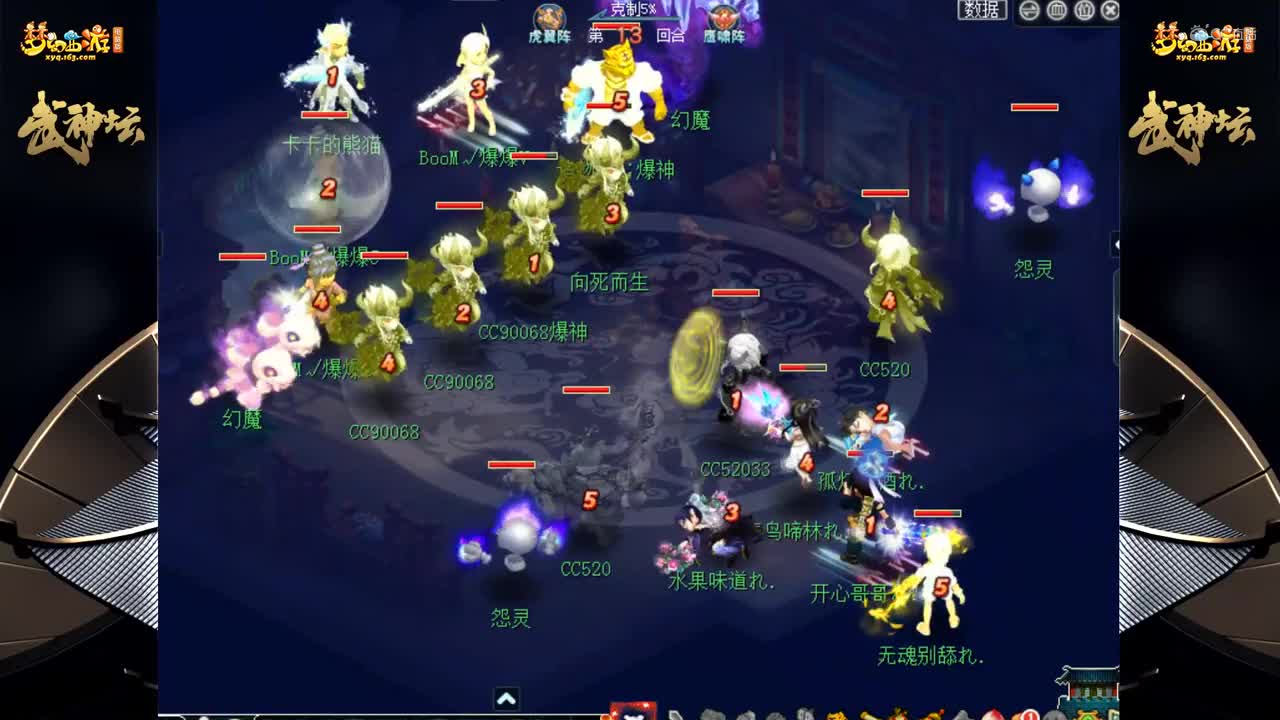Image resolution: width=1280 pixels, height=720 pixels.
Task: Select the golden cudgel icon in bottom toolbar
Action: click(x=866, y=714)
